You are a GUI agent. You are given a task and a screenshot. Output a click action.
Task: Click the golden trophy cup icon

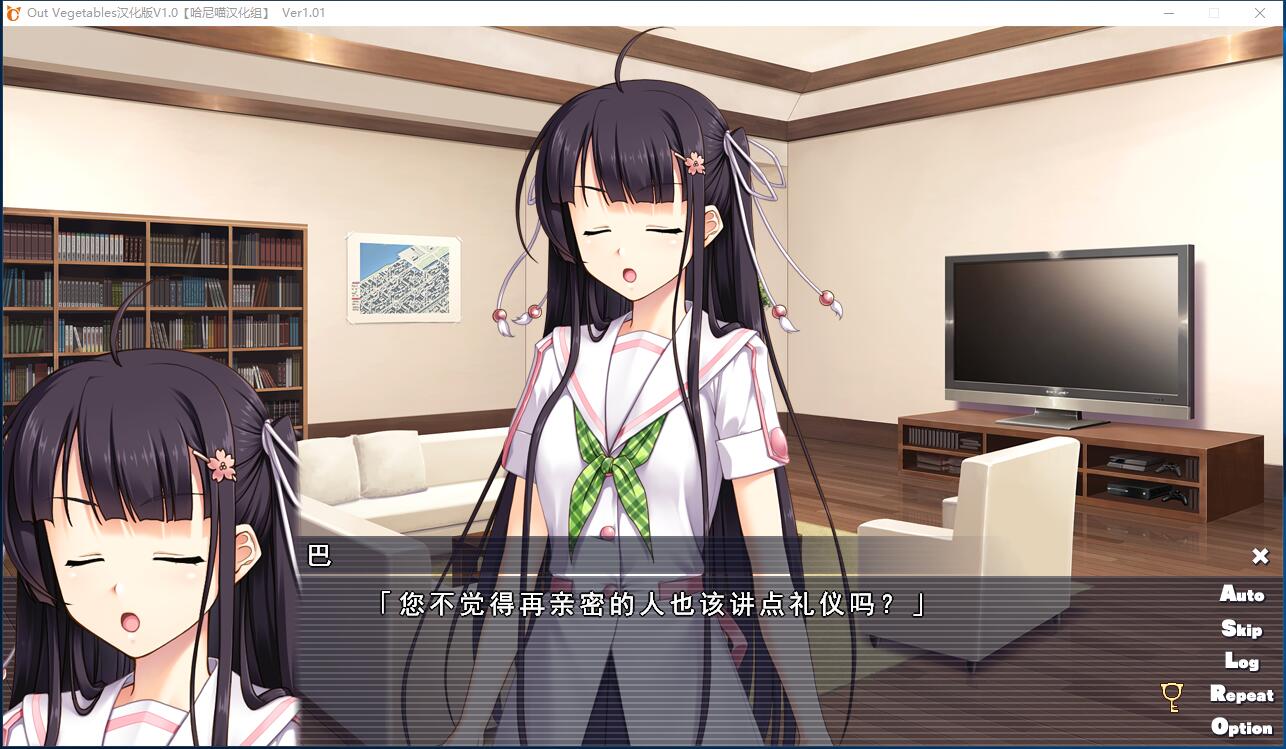[1172, 696]
